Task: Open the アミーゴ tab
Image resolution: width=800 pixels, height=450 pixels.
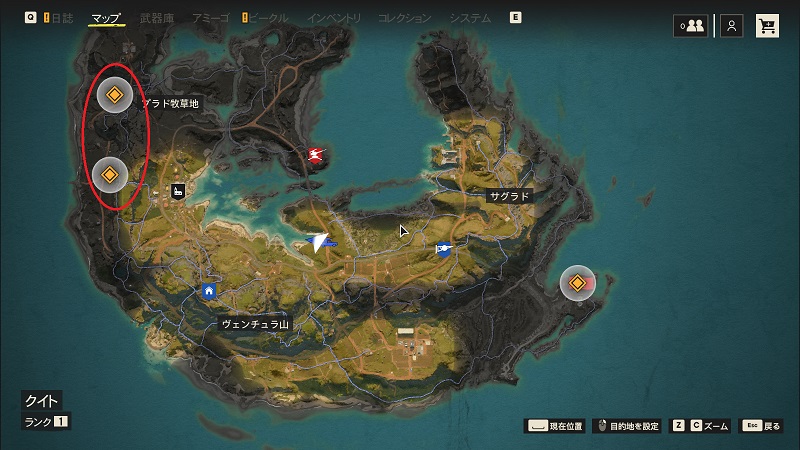Action: (209, 18)
